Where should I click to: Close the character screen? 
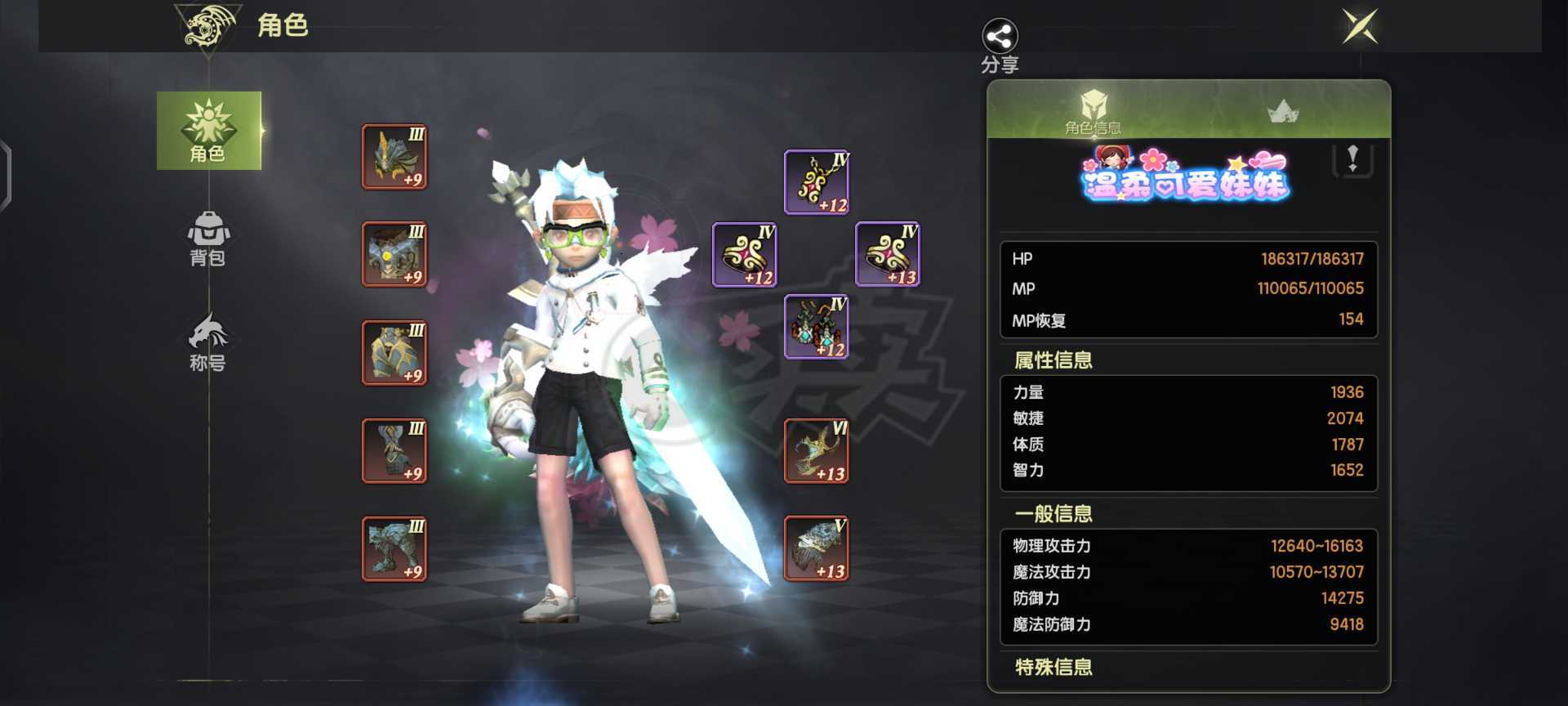tap(1360, 27)
